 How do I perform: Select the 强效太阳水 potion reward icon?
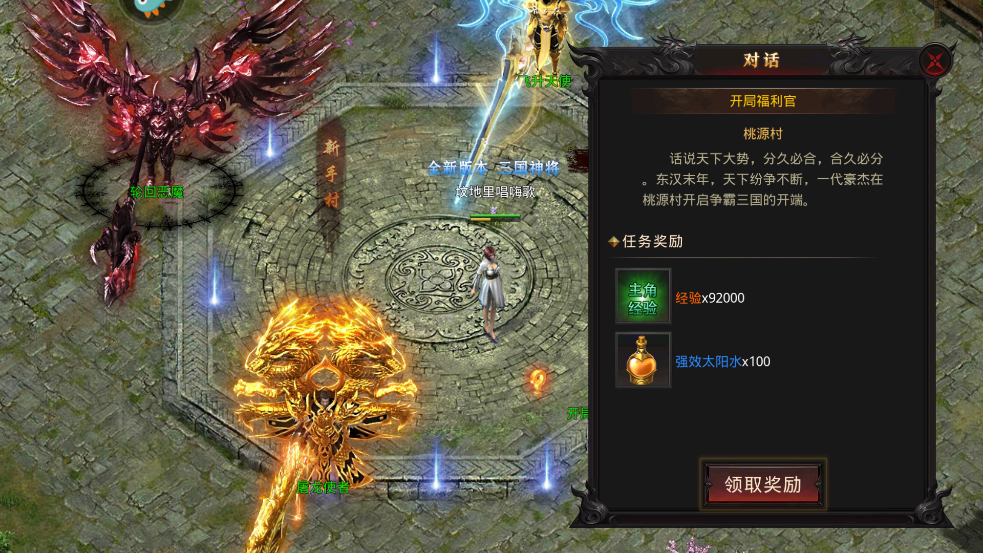pyautogui.click(x=643, y=361)
